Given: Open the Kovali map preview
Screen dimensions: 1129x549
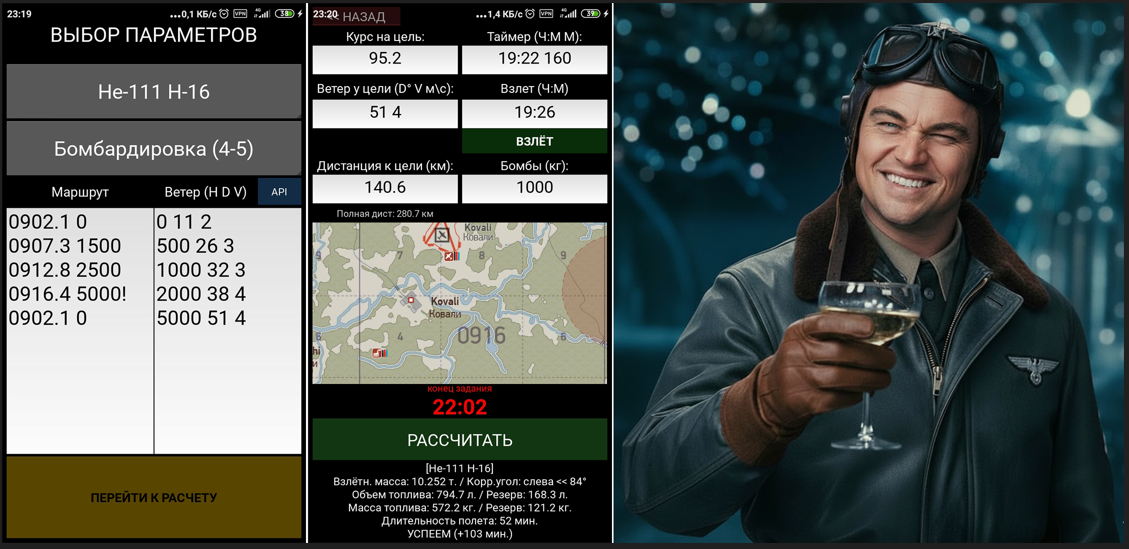Looking at the screenshot, I should click(460, 303).
